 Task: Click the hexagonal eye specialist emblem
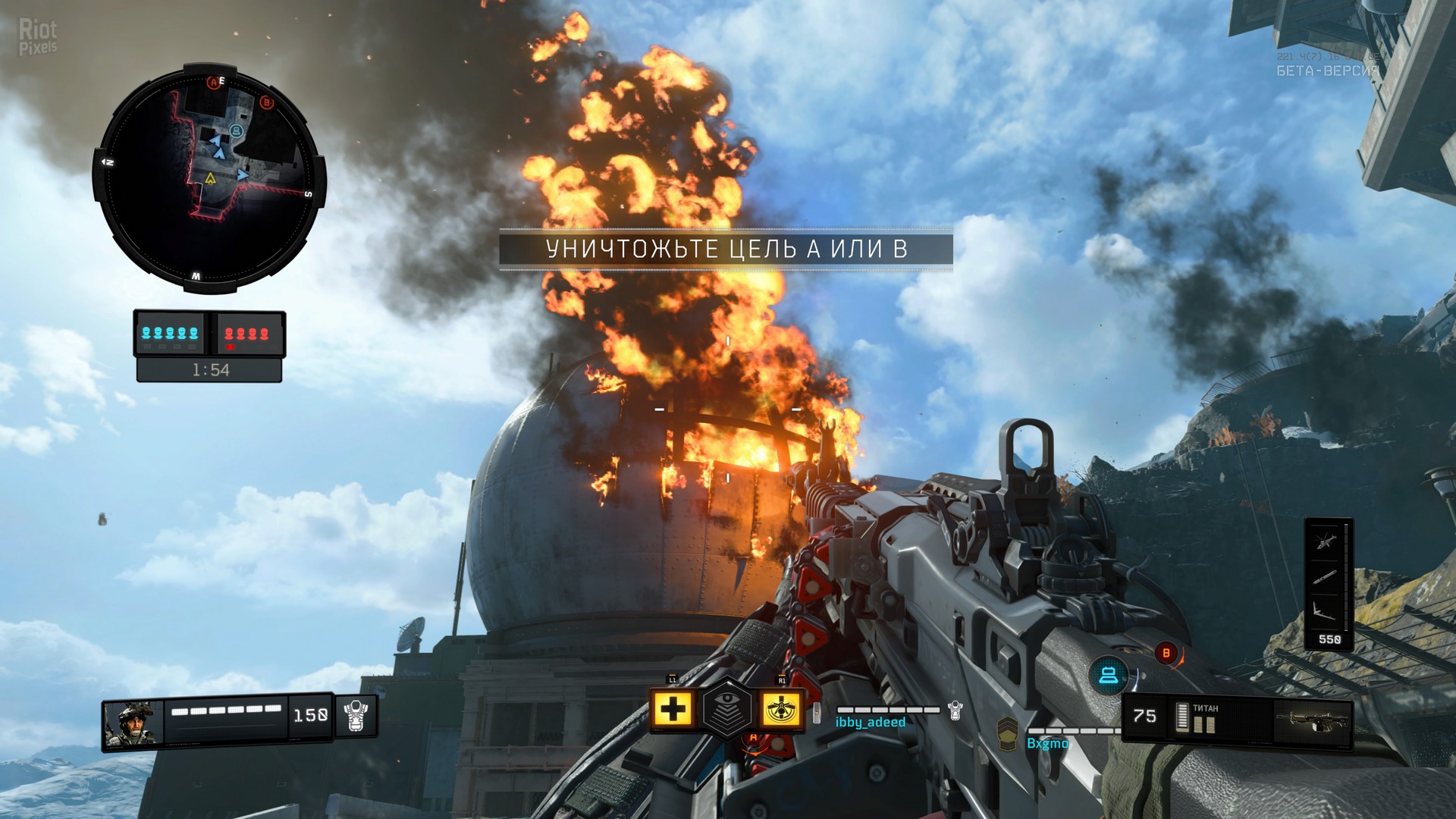coord(726,710)
